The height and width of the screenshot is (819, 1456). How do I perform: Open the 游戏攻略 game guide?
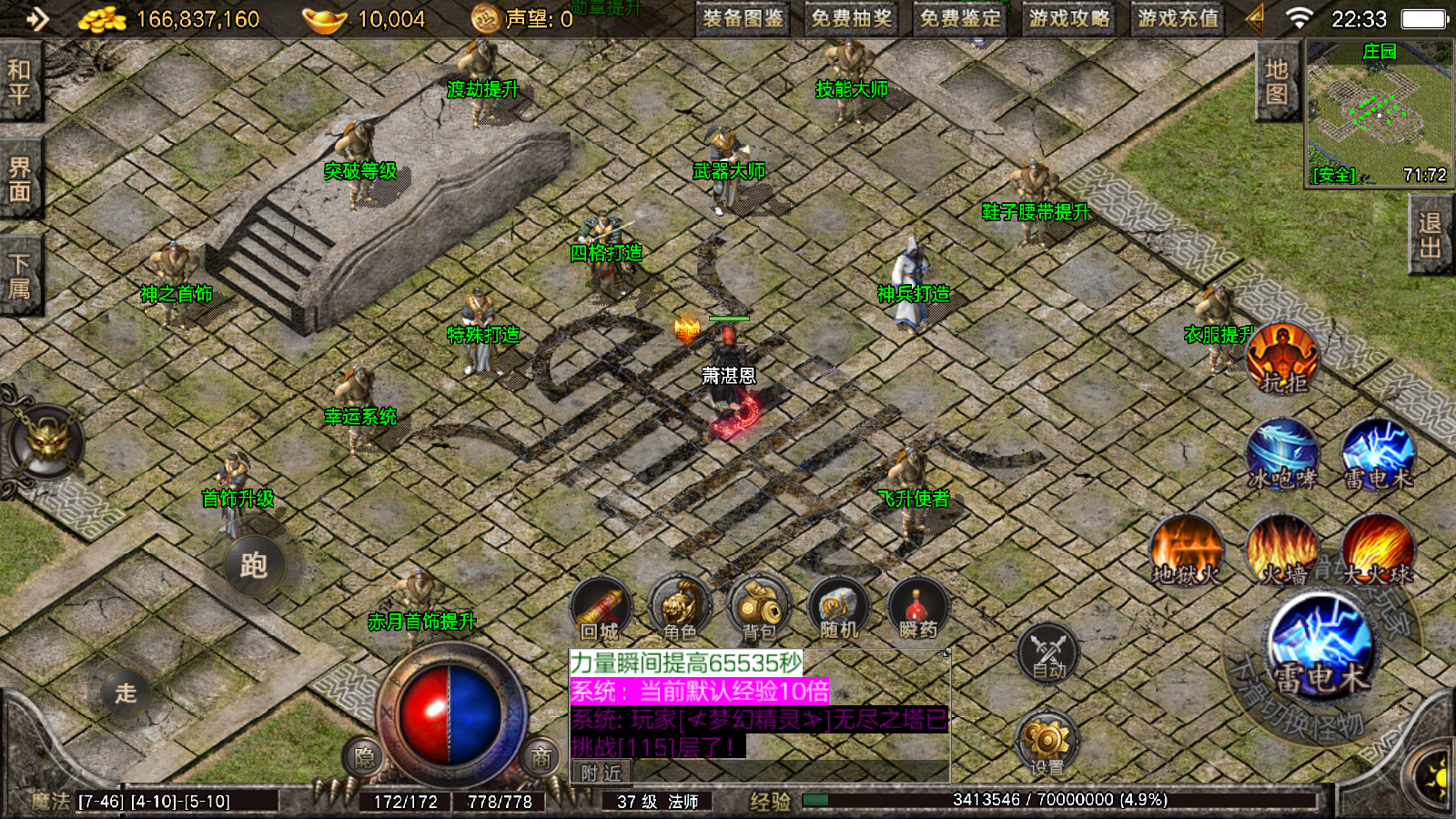click(x=1069, y=18)
